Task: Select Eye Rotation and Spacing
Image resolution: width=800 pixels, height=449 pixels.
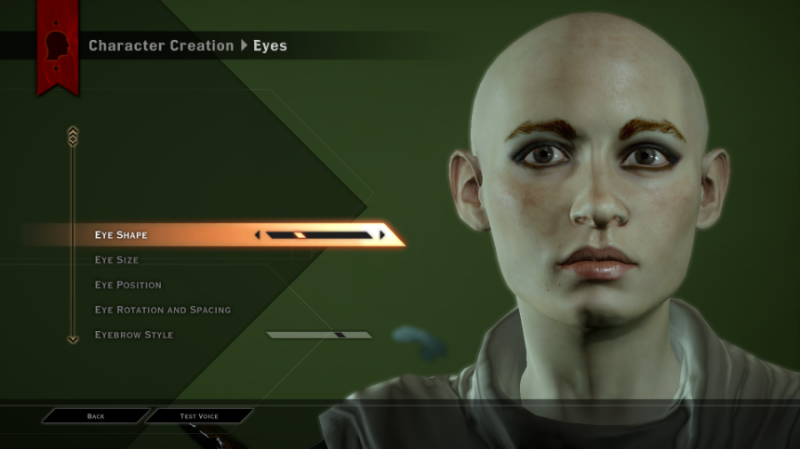Action: pyautogui.click(x=162, y=310)
